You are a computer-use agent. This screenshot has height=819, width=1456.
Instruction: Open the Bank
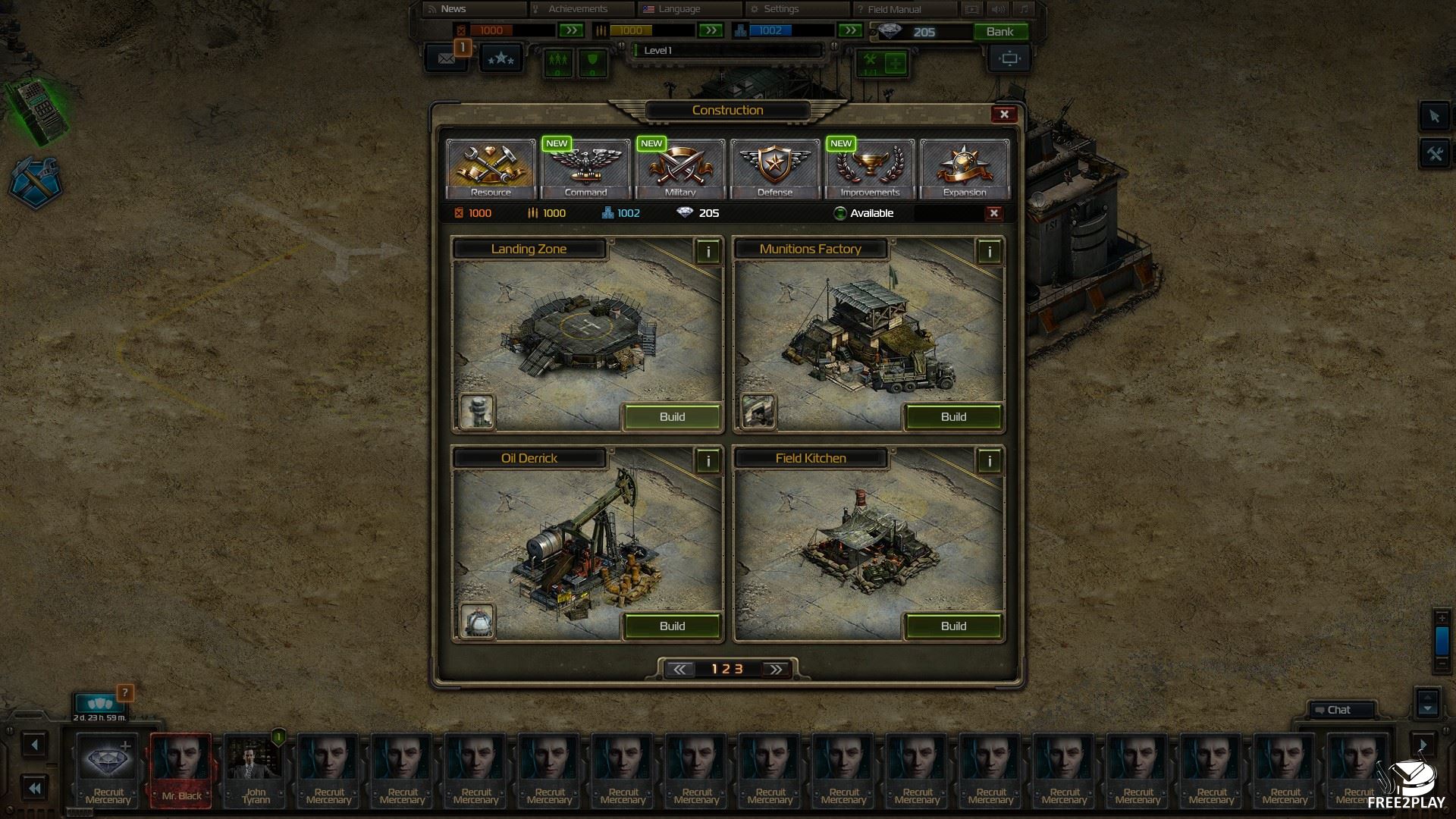coord(999,32)
